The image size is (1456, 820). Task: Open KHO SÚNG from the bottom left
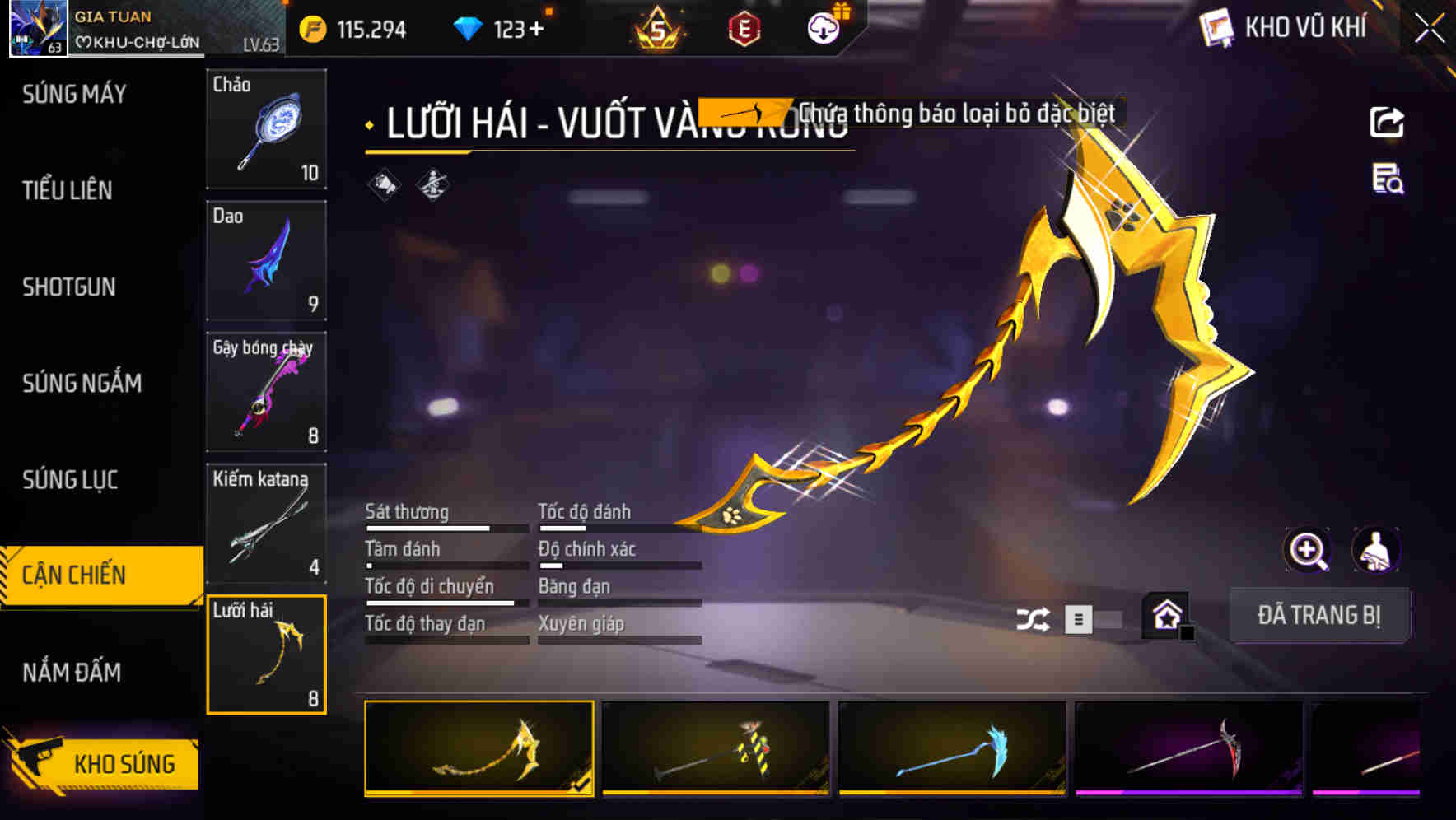122,762
